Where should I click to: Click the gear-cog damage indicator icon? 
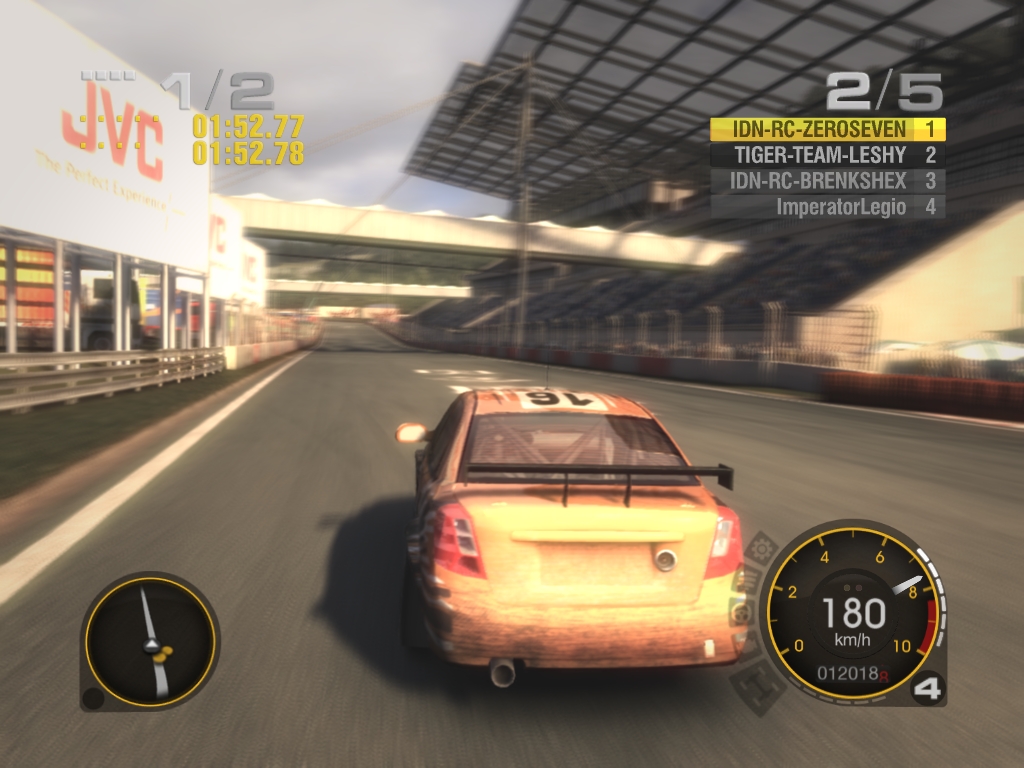(763, 548)
